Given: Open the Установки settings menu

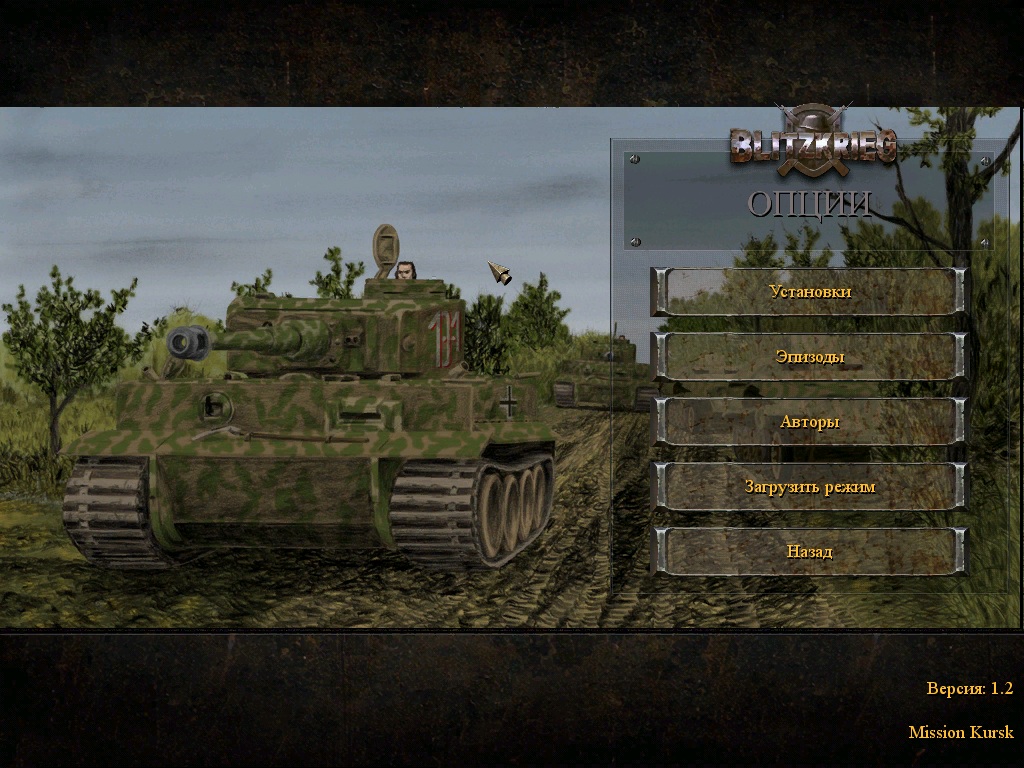Looking at the screenshot, I should tap(810, 292).
